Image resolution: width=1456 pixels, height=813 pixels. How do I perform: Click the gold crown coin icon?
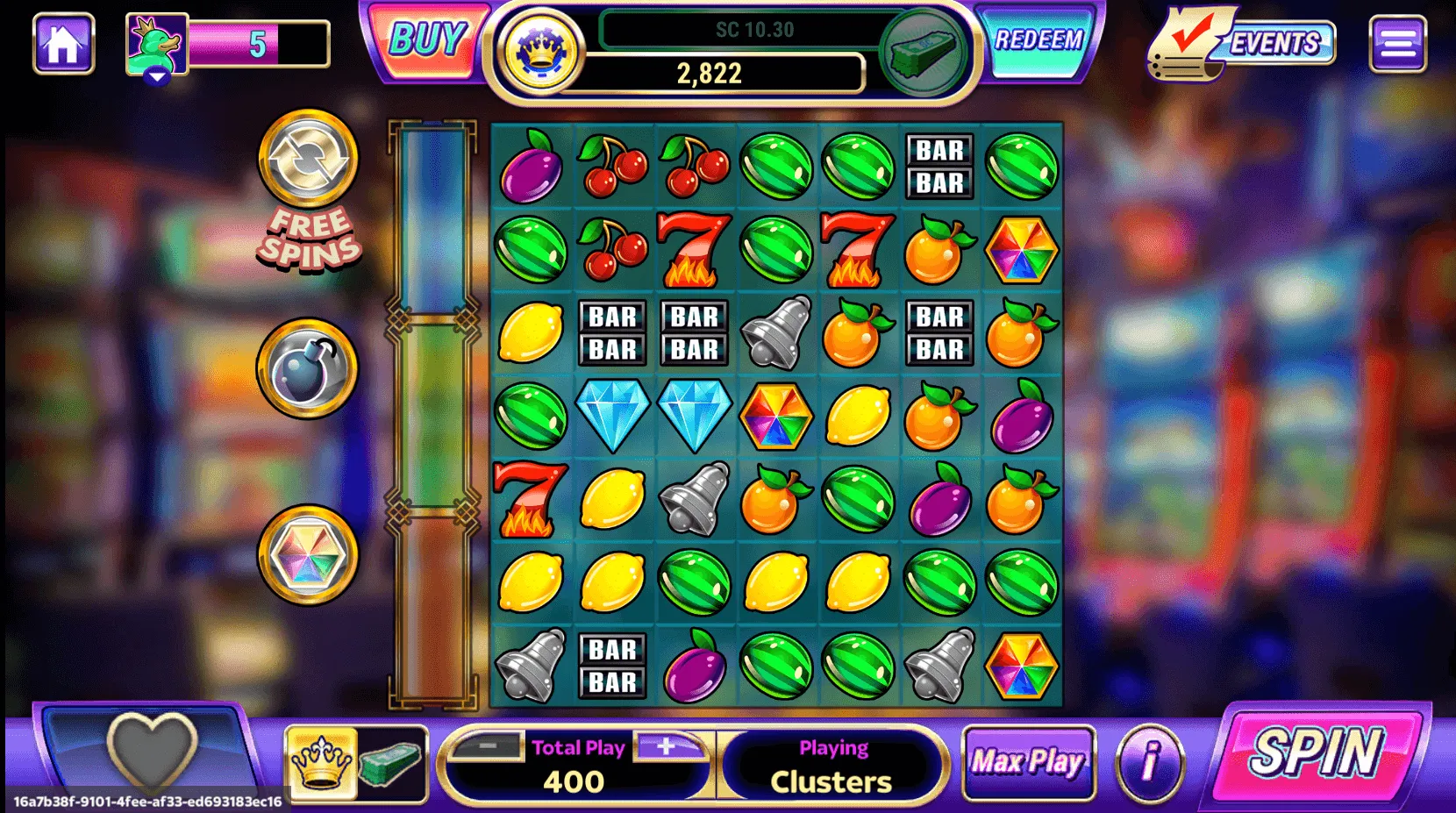539,51
